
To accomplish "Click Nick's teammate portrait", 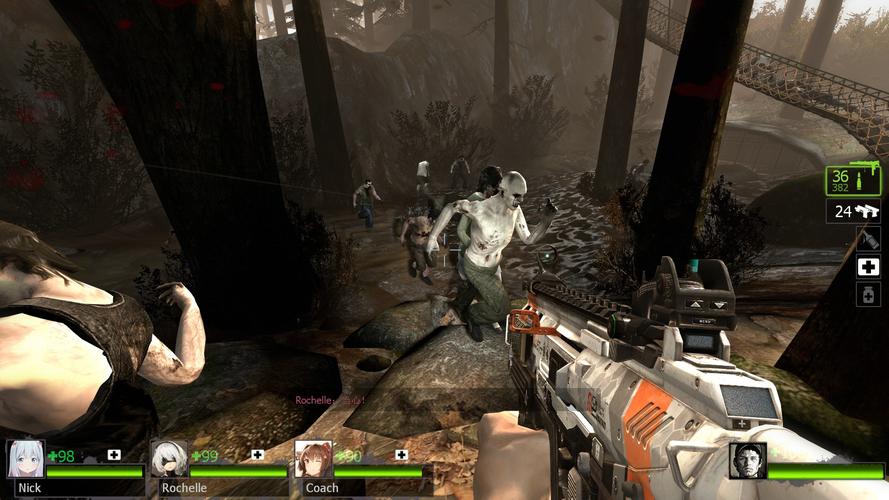I will 26,459.
